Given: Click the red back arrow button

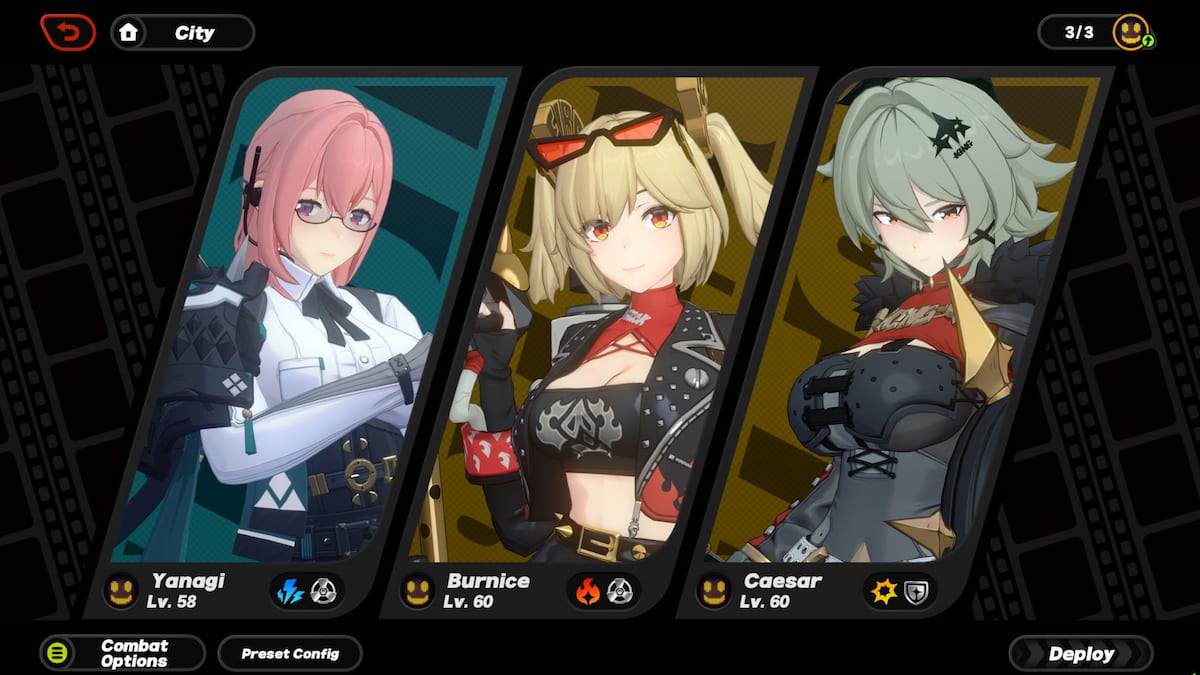Looking at the screenshot, I should click(x=68, y=32).
